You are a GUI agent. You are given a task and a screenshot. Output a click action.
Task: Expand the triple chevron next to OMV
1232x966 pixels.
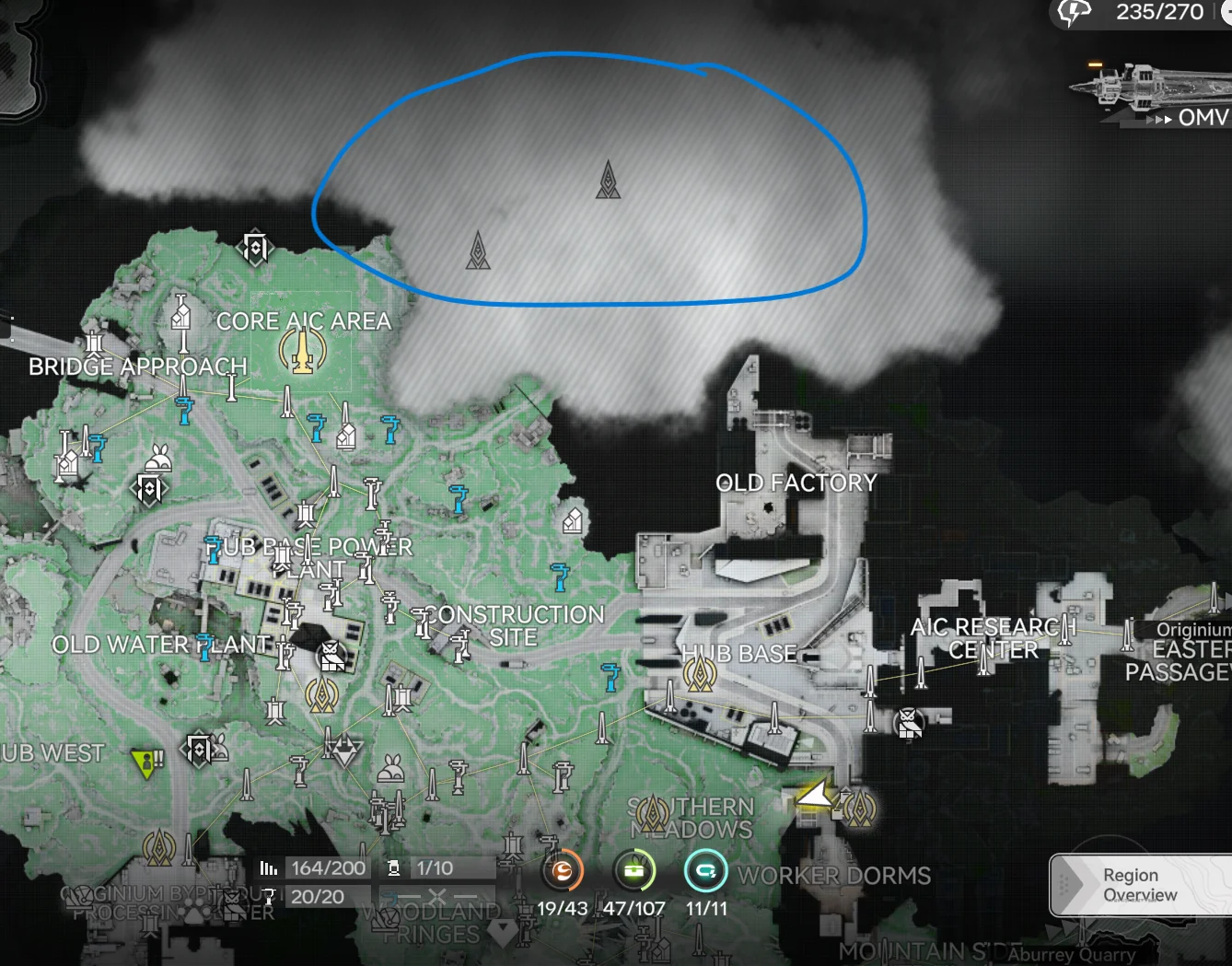tap(1159, 121)
